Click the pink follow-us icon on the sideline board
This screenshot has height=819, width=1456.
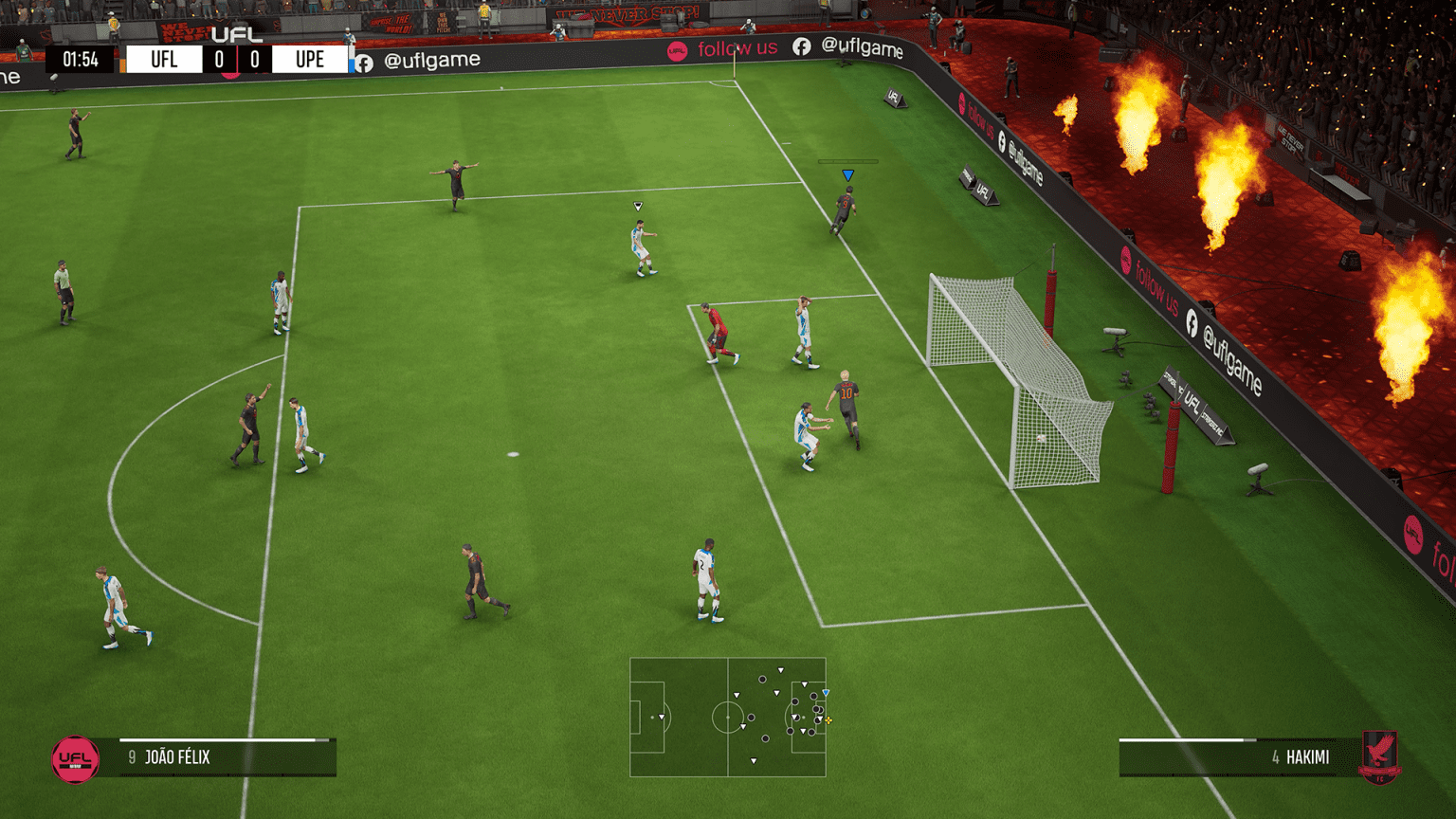pyautogui.click(x=677, y=52)
